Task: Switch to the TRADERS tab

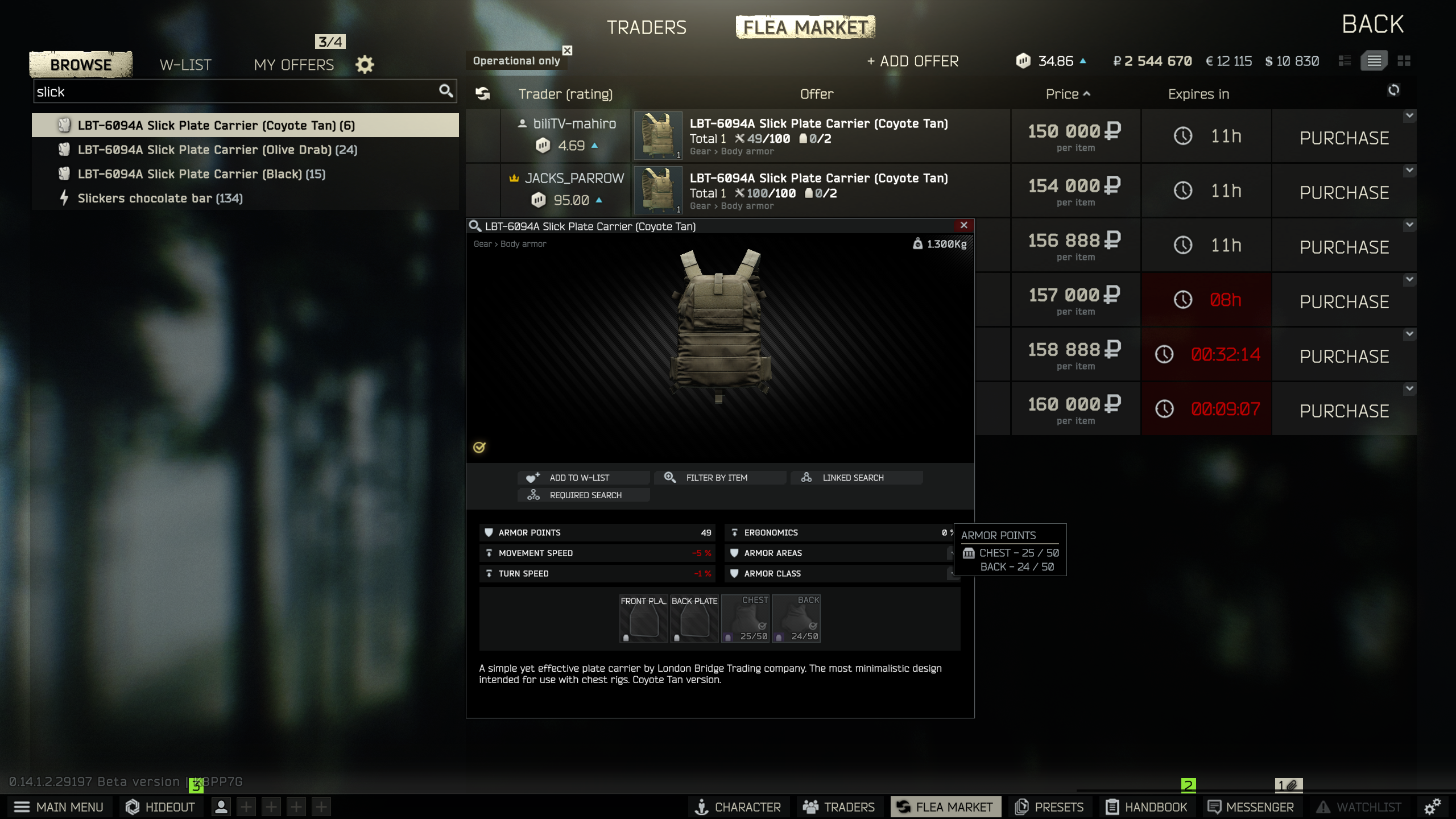Action: [x=647, y=27]
